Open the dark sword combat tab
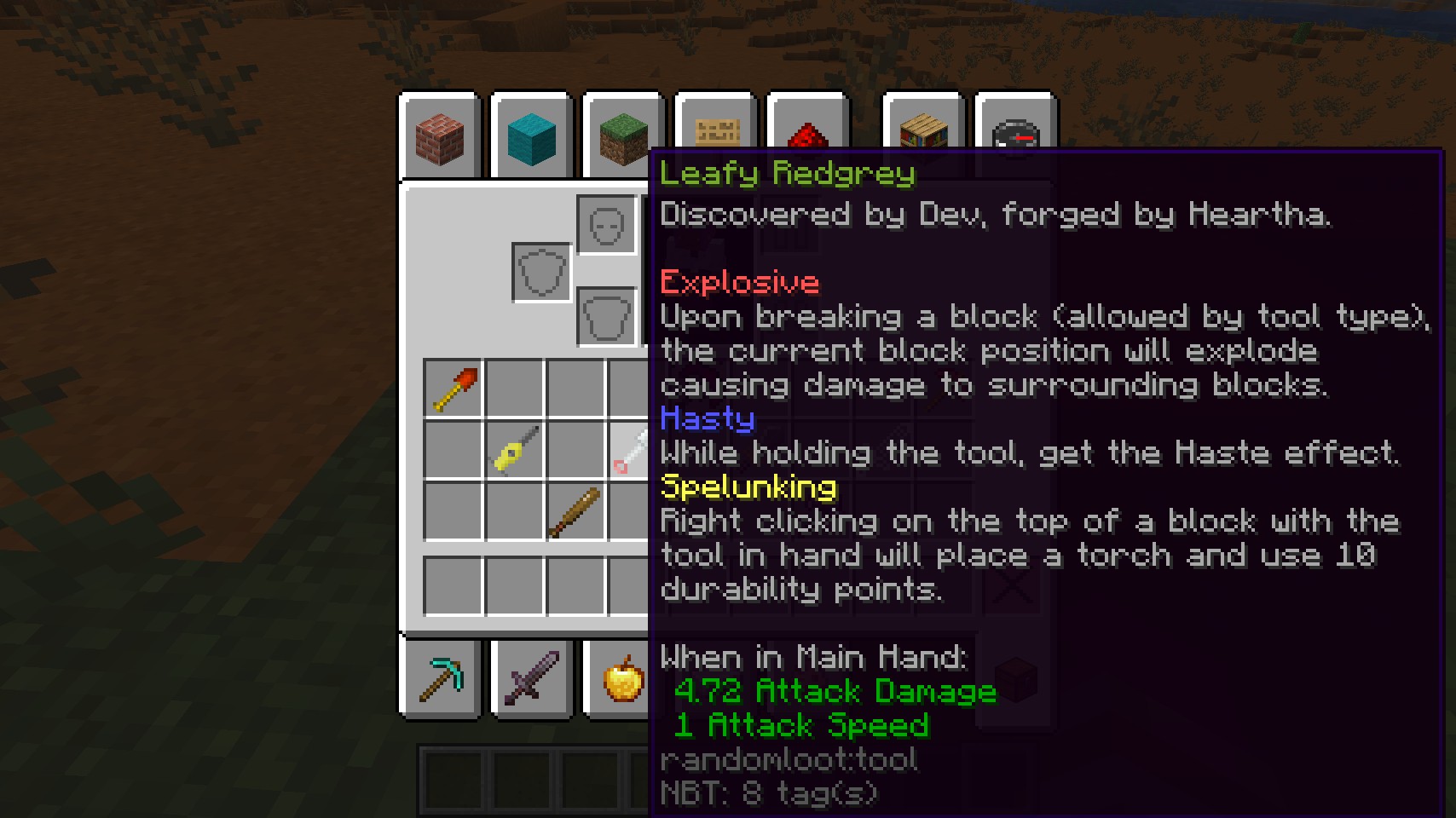 pyautogui.click(x=532, y=678)
